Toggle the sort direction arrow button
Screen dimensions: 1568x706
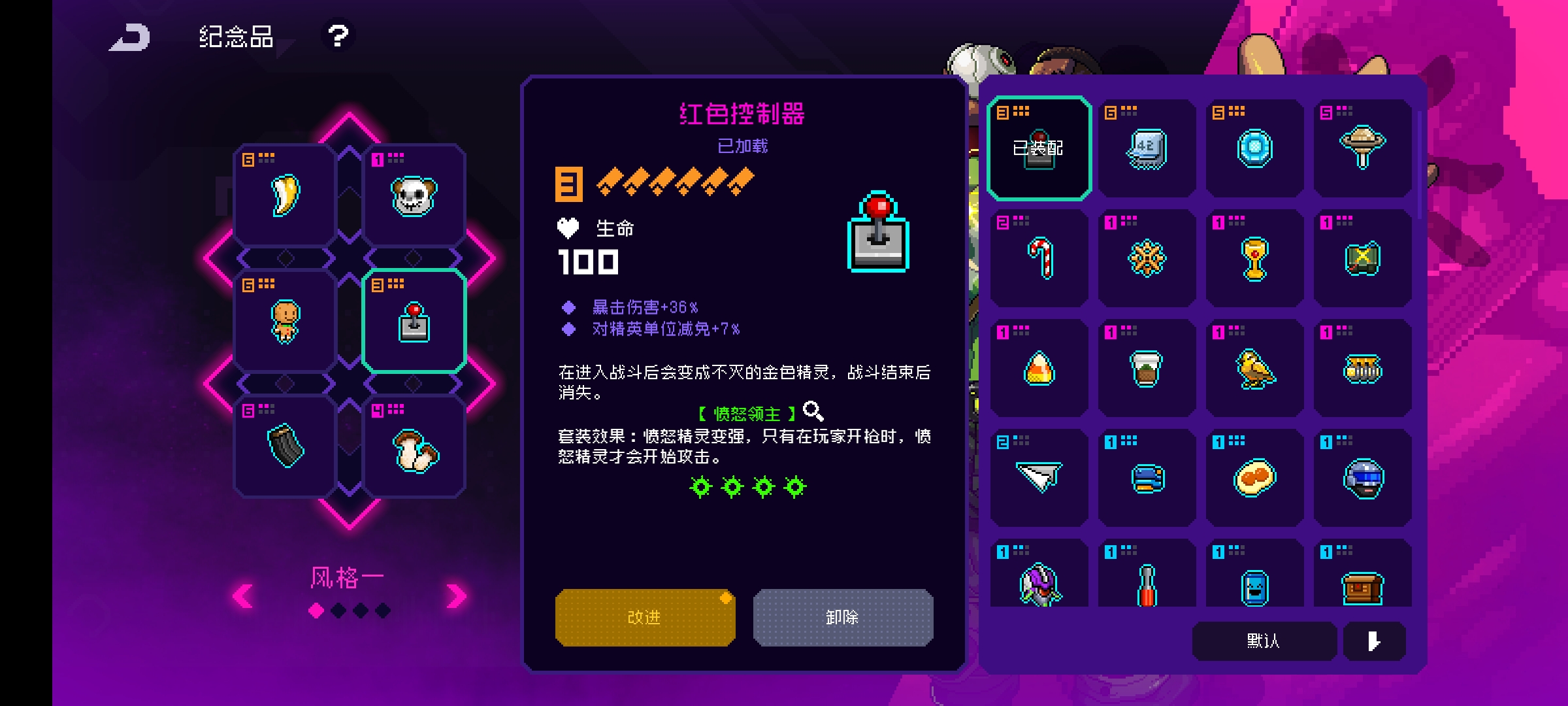coord(1374,641)
